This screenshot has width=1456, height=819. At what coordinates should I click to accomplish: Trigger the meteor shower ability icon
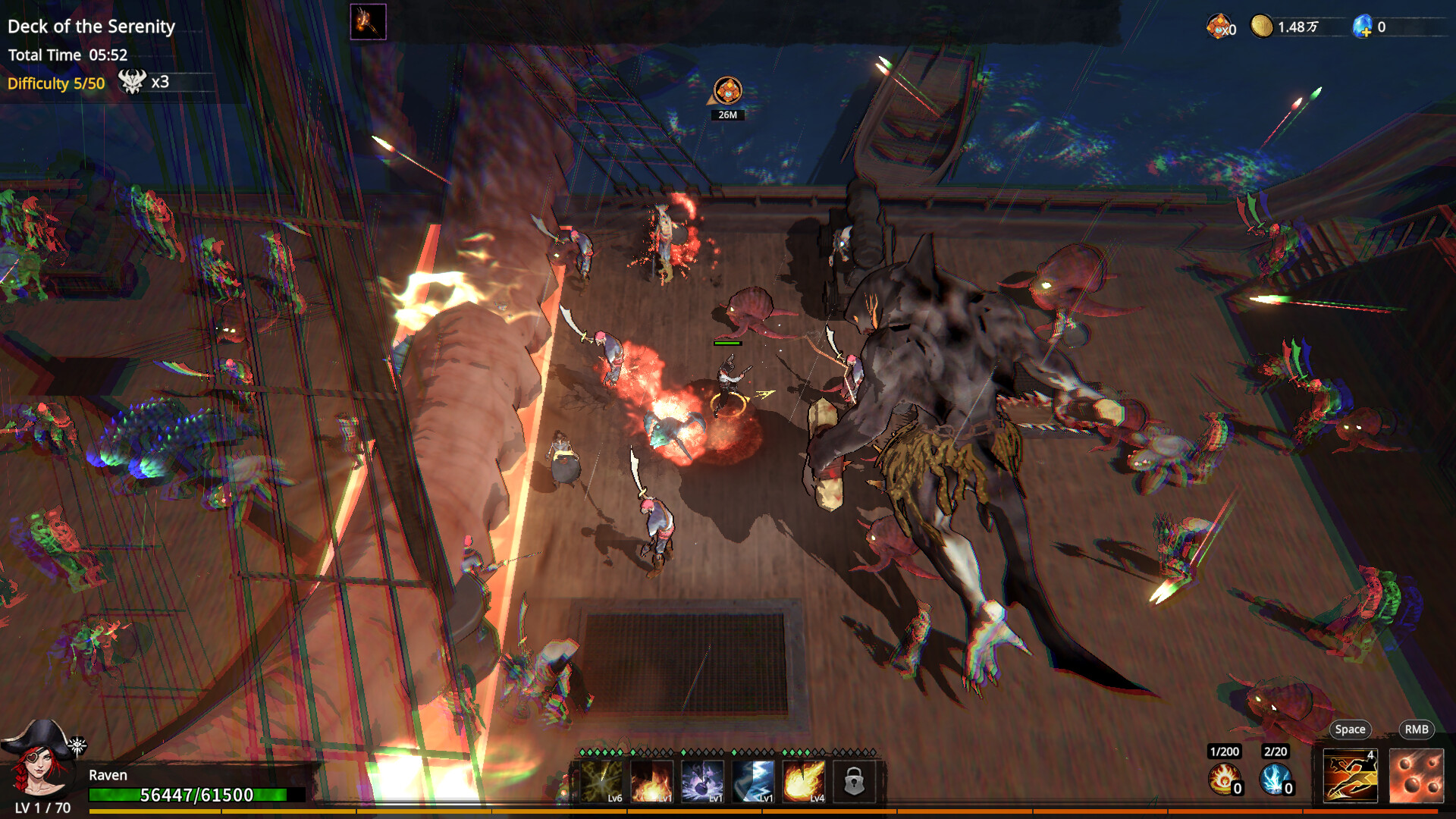(x=1418, y=776)
